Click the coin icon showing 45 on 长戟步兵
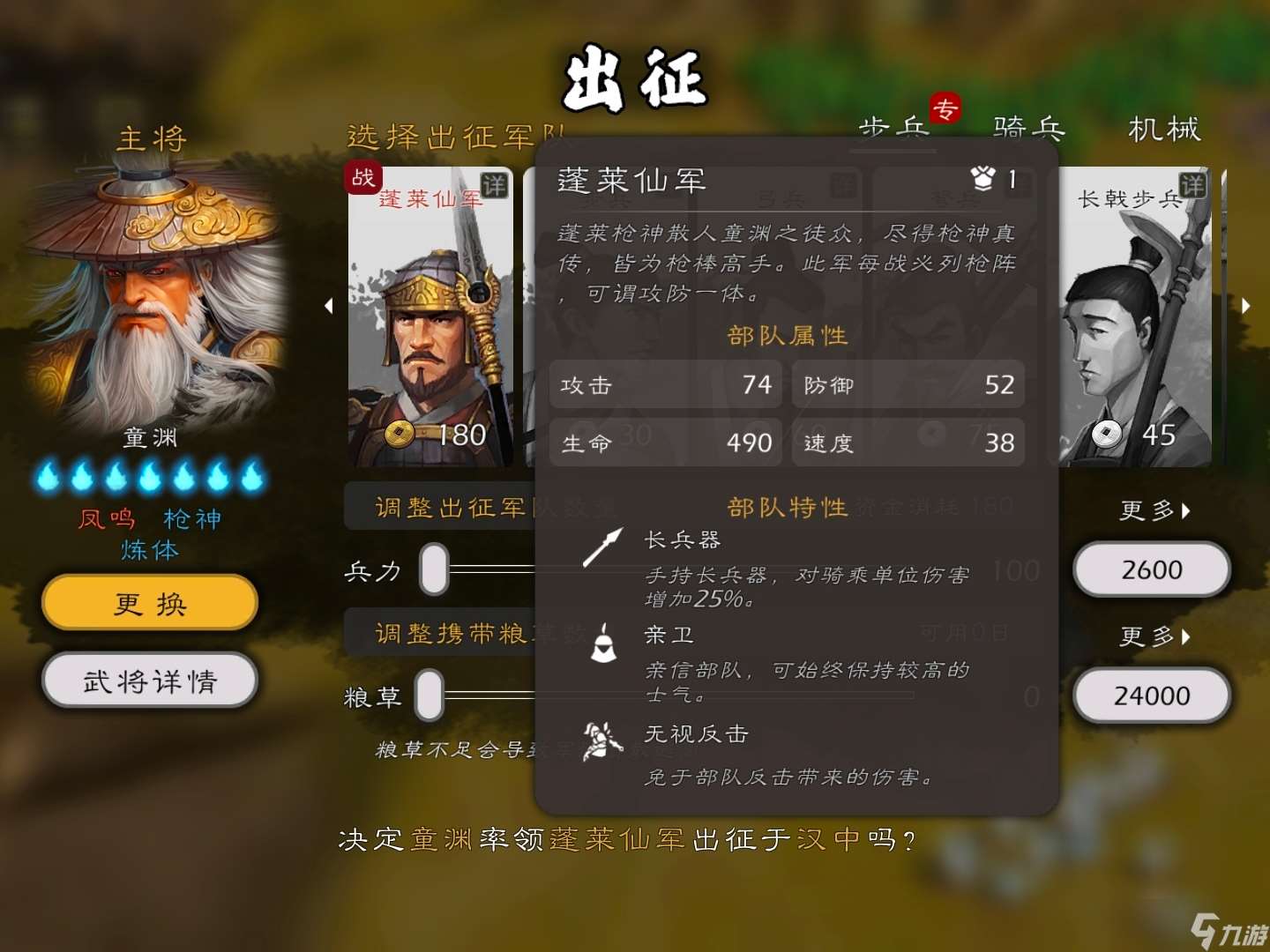Viewport: 1270px width, 952px height. (x=1107, y=434)
